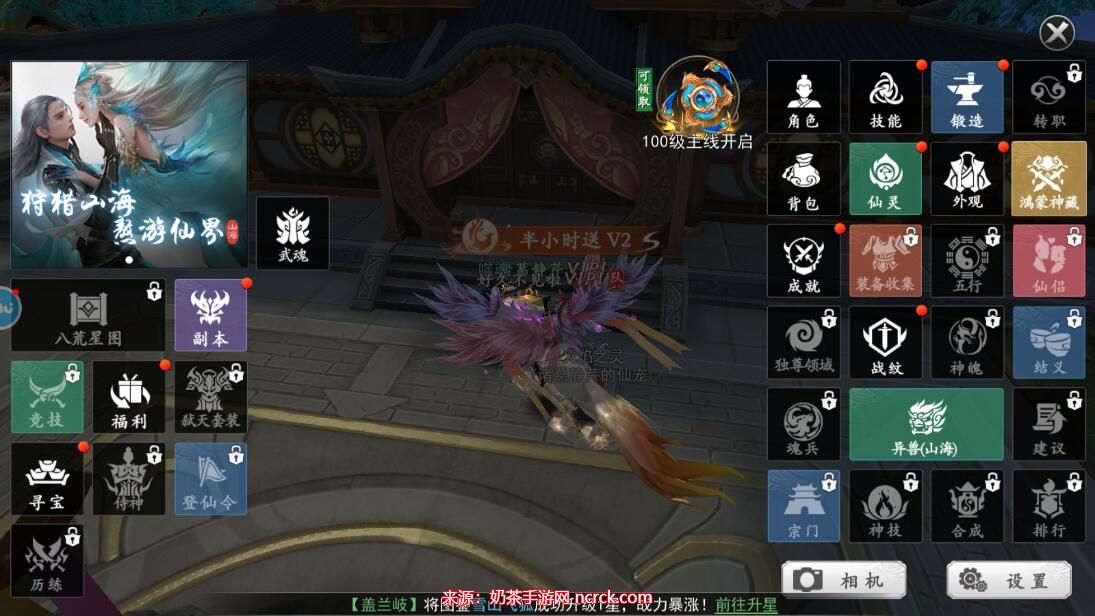
Task: Open the 背包 backpack inventory
Action: 803,179
